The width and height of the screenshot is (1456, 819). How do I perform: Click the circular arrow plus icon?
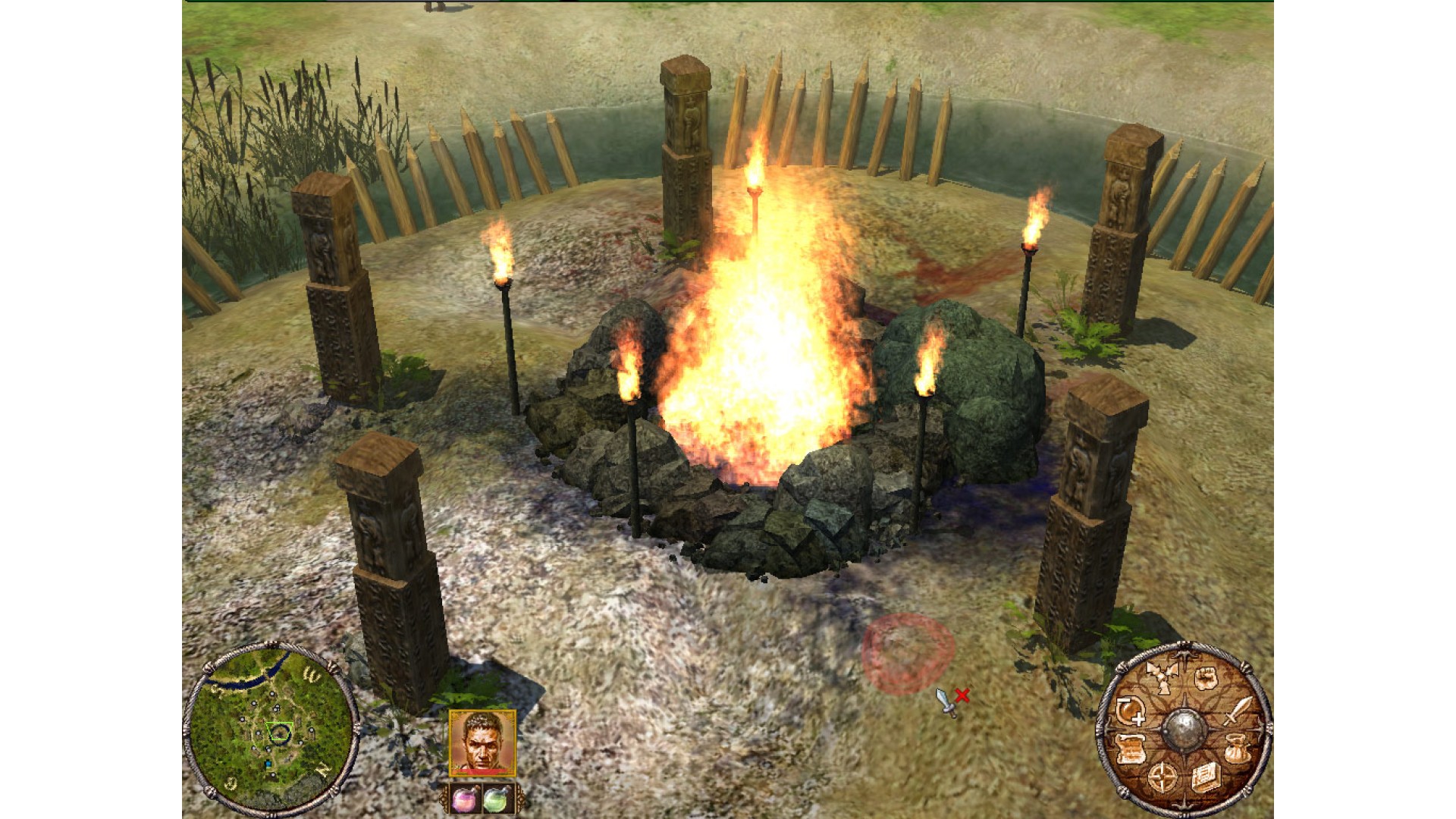[1130, 711]
